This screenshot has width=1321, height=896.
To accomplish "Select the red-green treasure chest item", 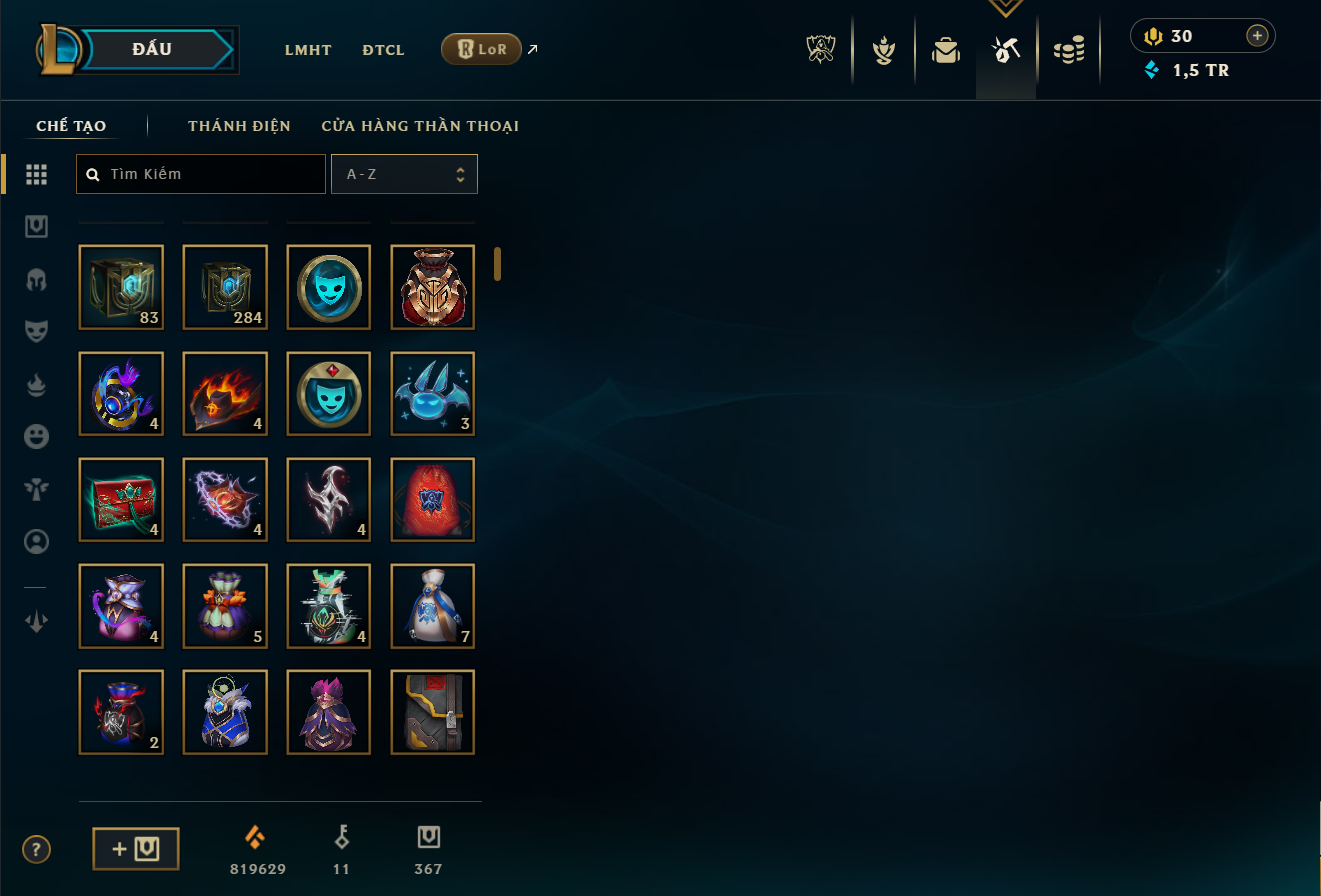I will (121, 499).
